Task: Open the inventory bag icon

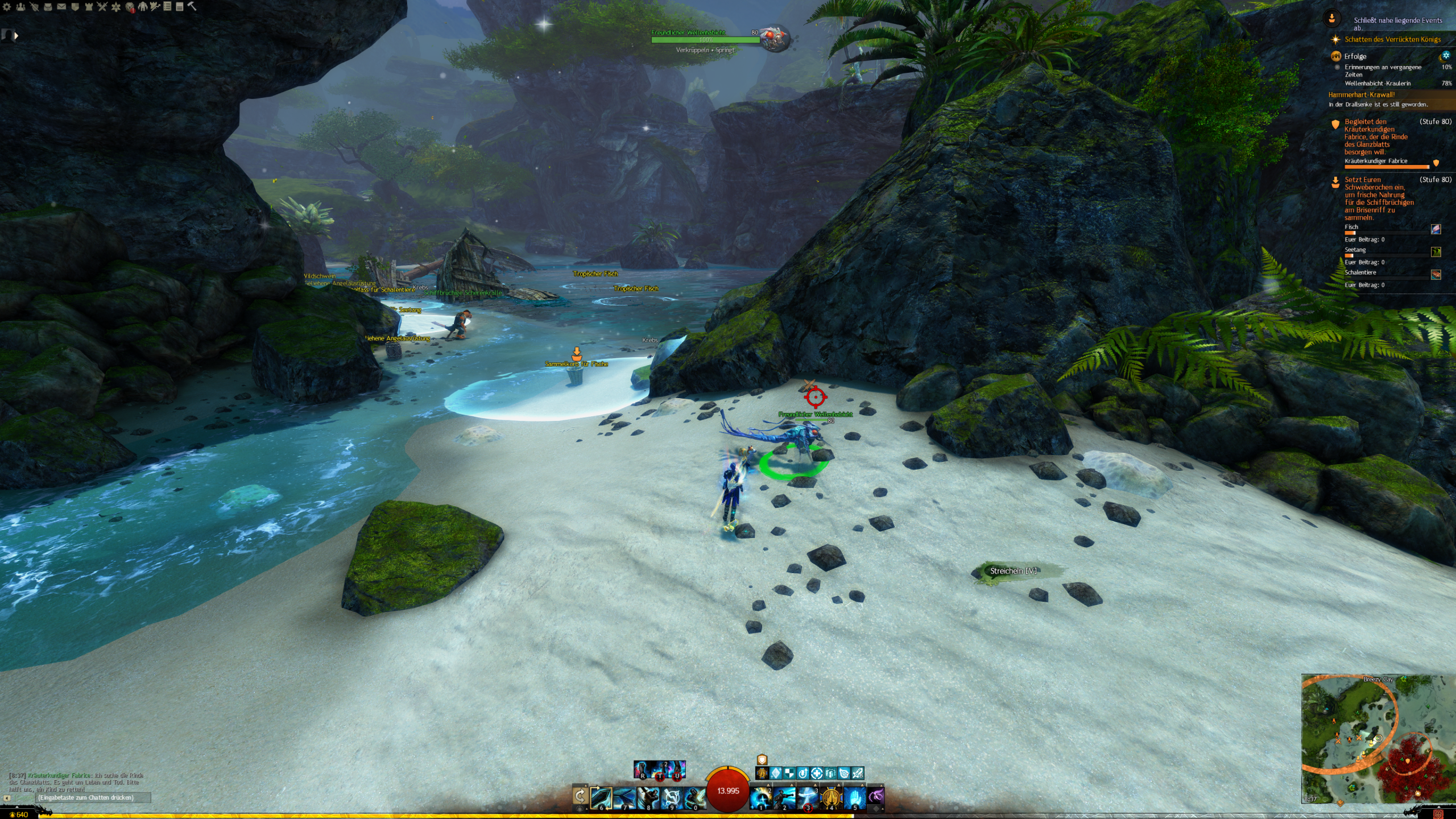Action: coord(48,7)
